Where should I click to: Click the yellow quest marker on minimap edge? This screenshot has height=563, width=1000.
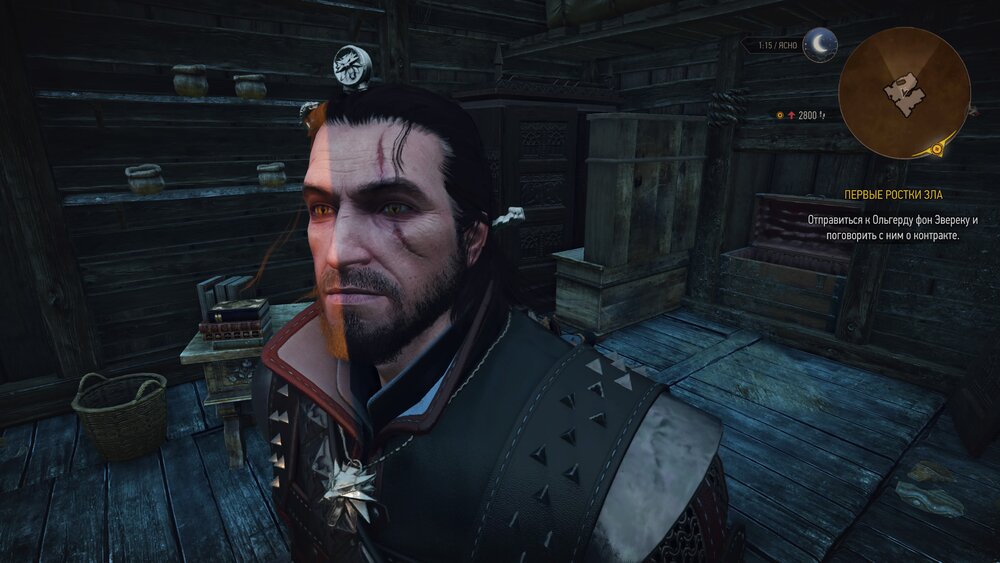click(x=937, y=150)
